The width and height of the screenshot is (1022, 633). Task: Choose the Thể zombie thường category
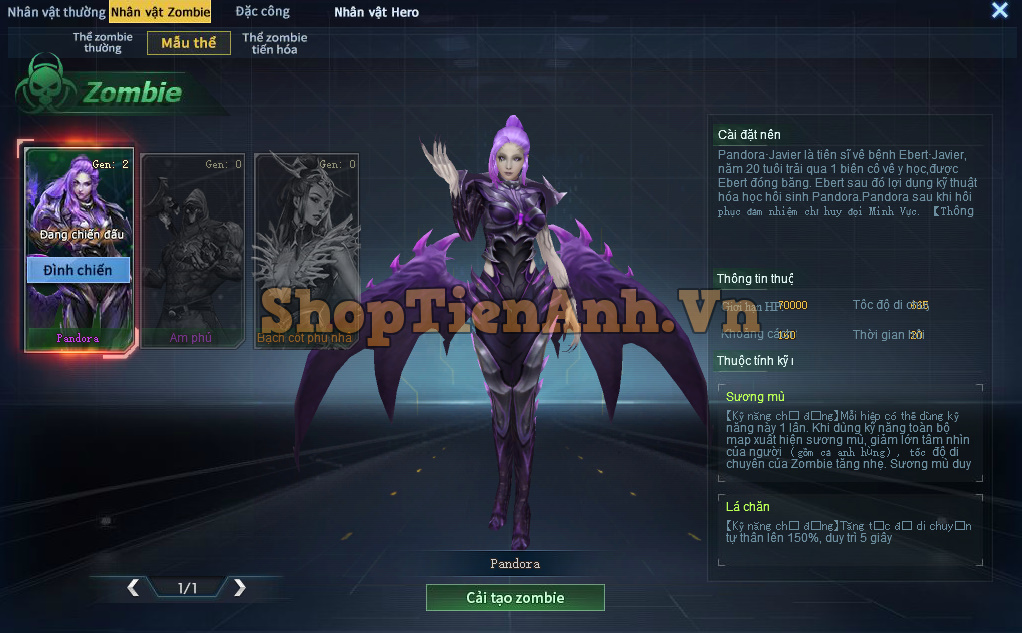(x=102, y=43)
